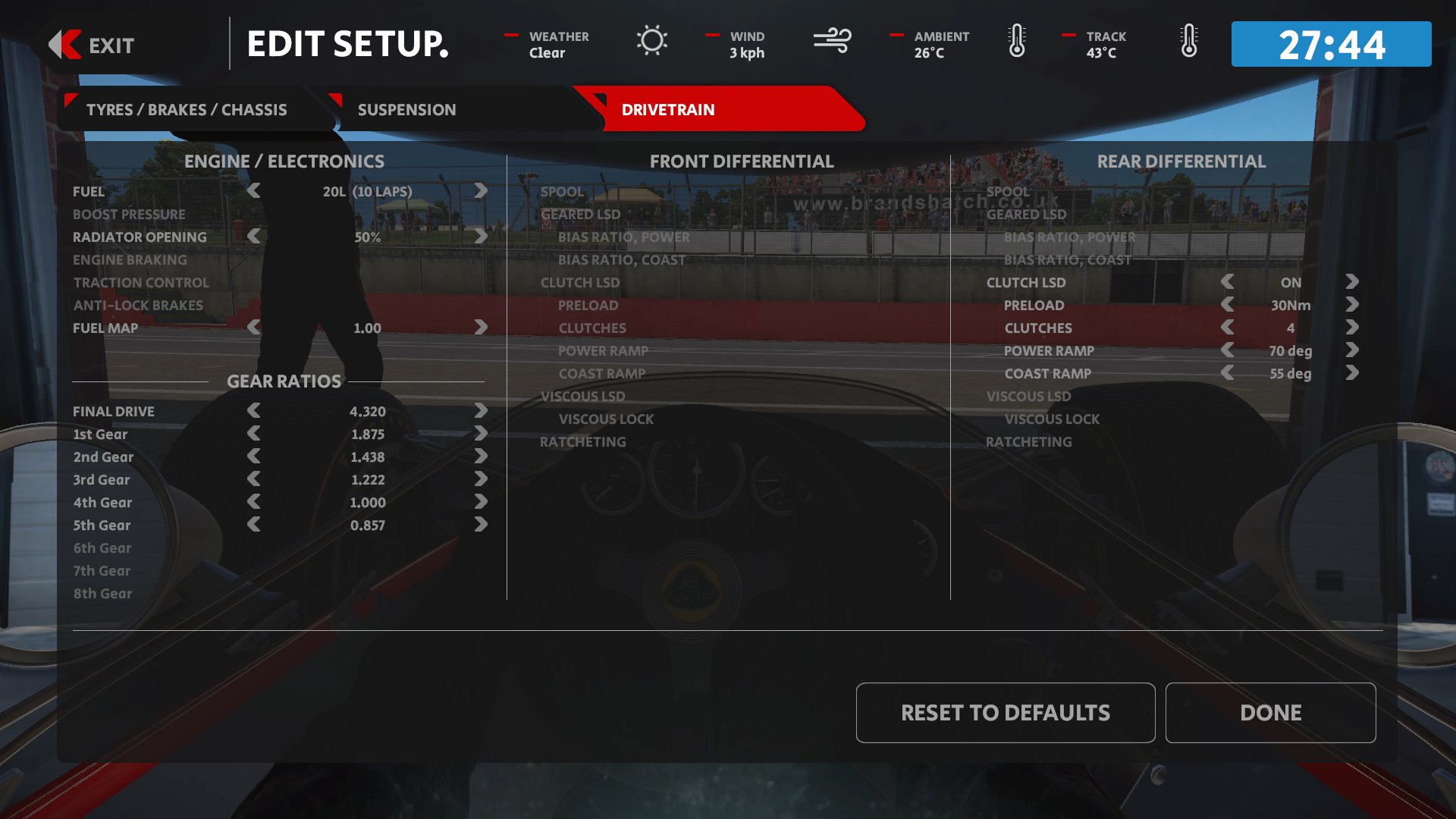Viewport: 1456px width, 819px height.
Task: Decrease the 1st gear ratio
Action: [x=254, y=434]
